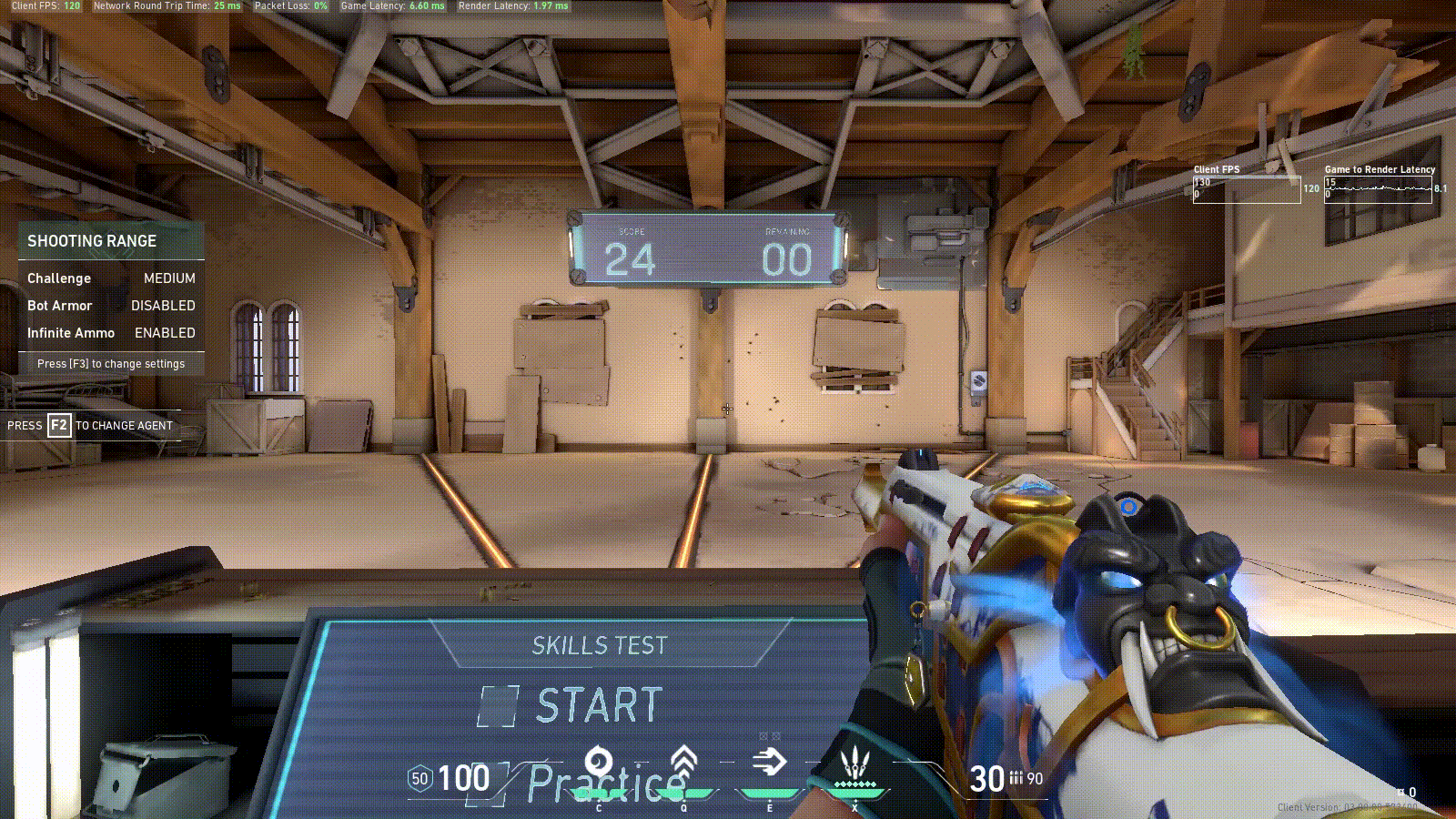Disable Infinite Ammo in Shooting Range settings

pyautogui.click(x=166, y=333)
